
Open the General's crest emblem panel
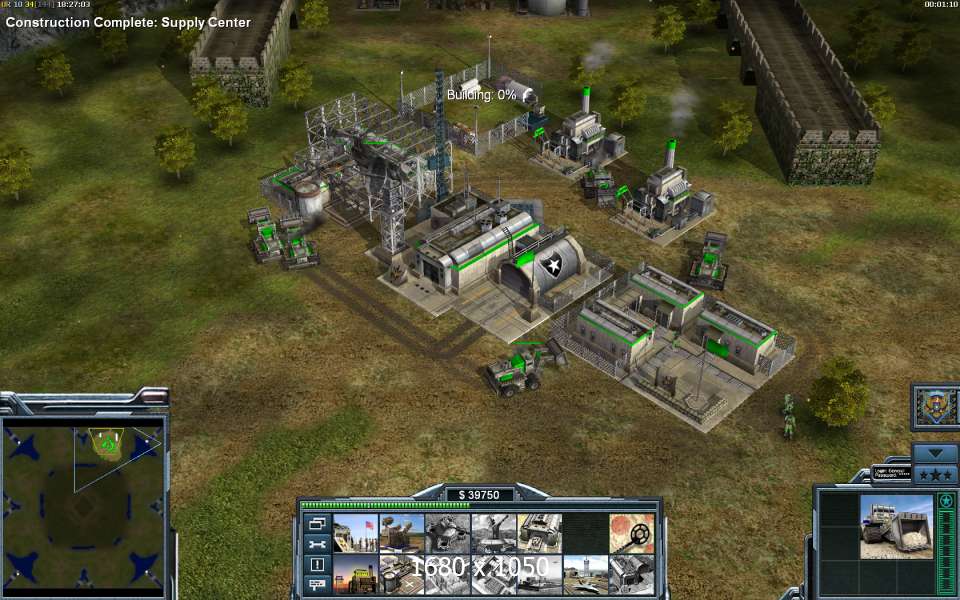coord(936,405)
